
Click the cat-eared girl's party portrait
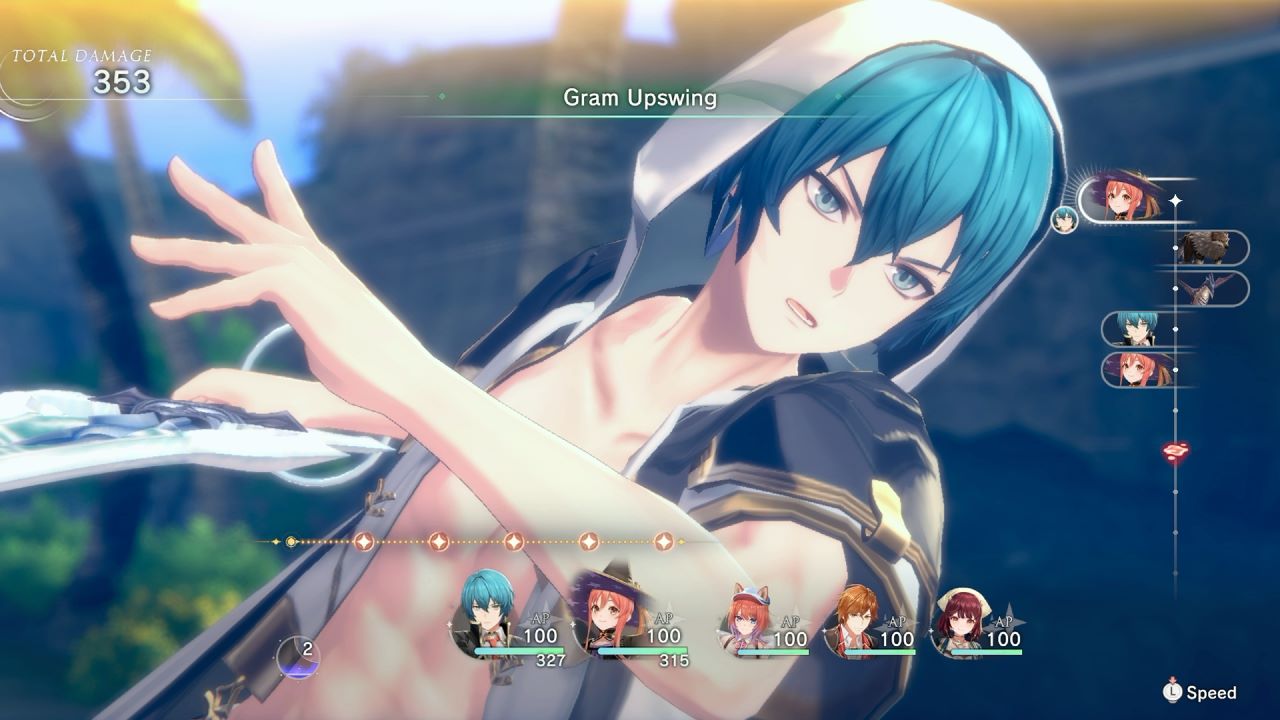coord(748,612)
